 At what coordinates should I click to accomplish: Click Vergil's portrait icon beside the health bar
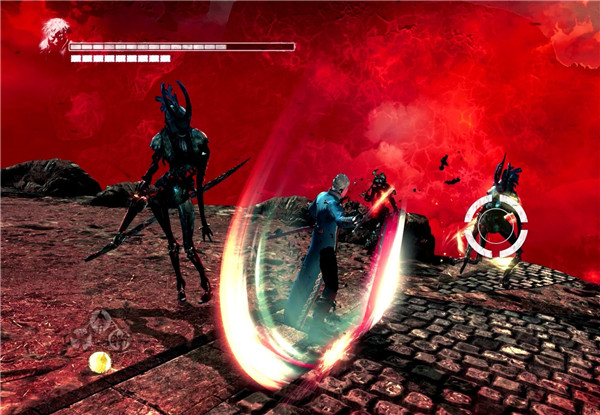coord(54,35)
